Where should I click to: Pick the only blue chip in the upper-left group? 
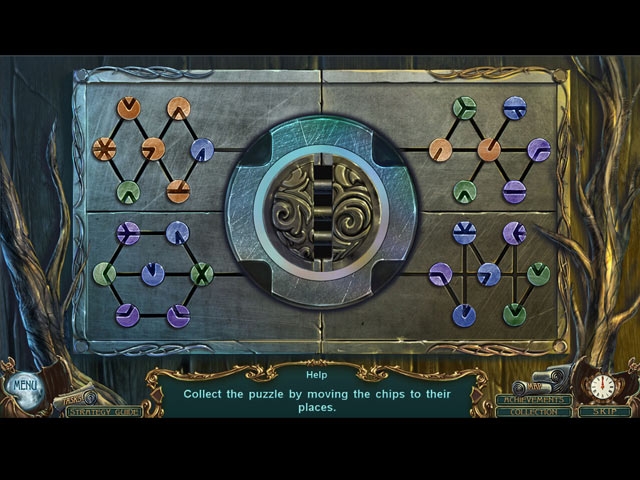click(x=202, y=150)
